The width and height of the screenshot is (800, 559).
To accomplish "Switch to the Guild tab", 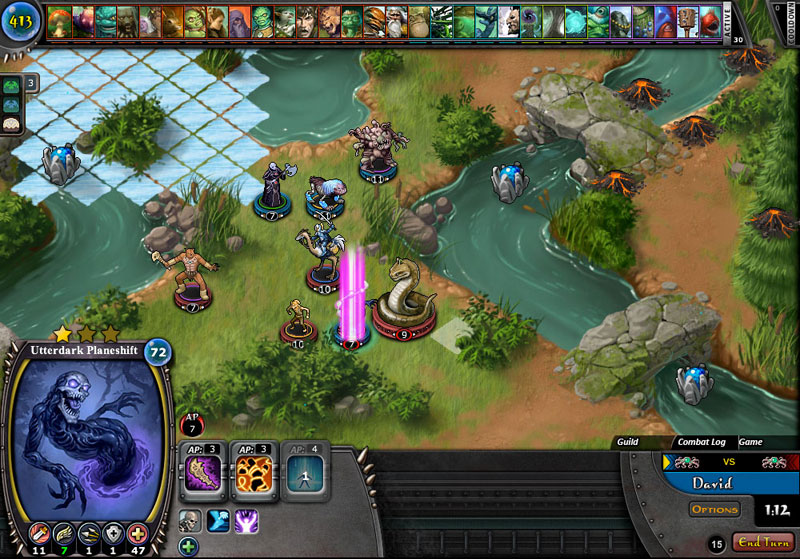I will pyautogui.click(x=628, y=441).
